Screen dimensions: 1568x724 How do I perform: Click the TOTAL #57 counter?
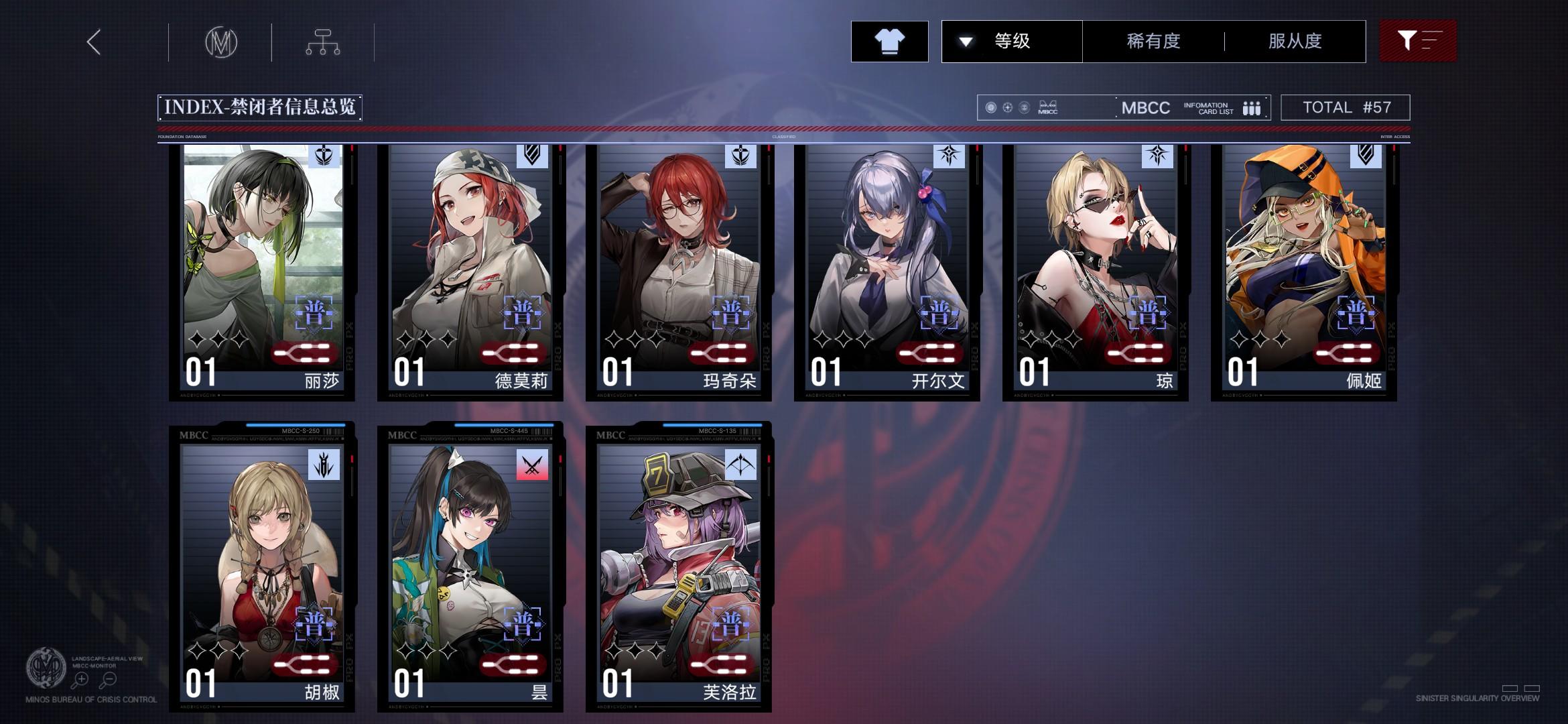(1345, 107)
